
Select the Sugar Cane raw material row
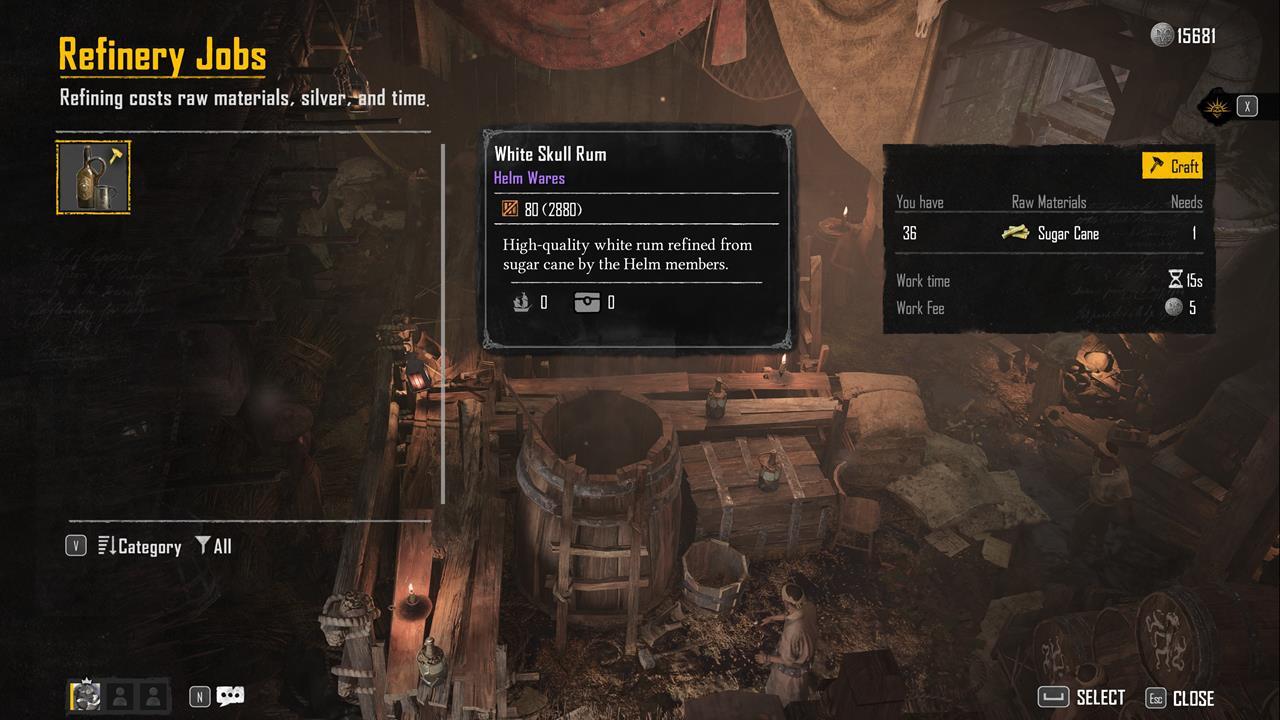click(x=1048, y=233)
